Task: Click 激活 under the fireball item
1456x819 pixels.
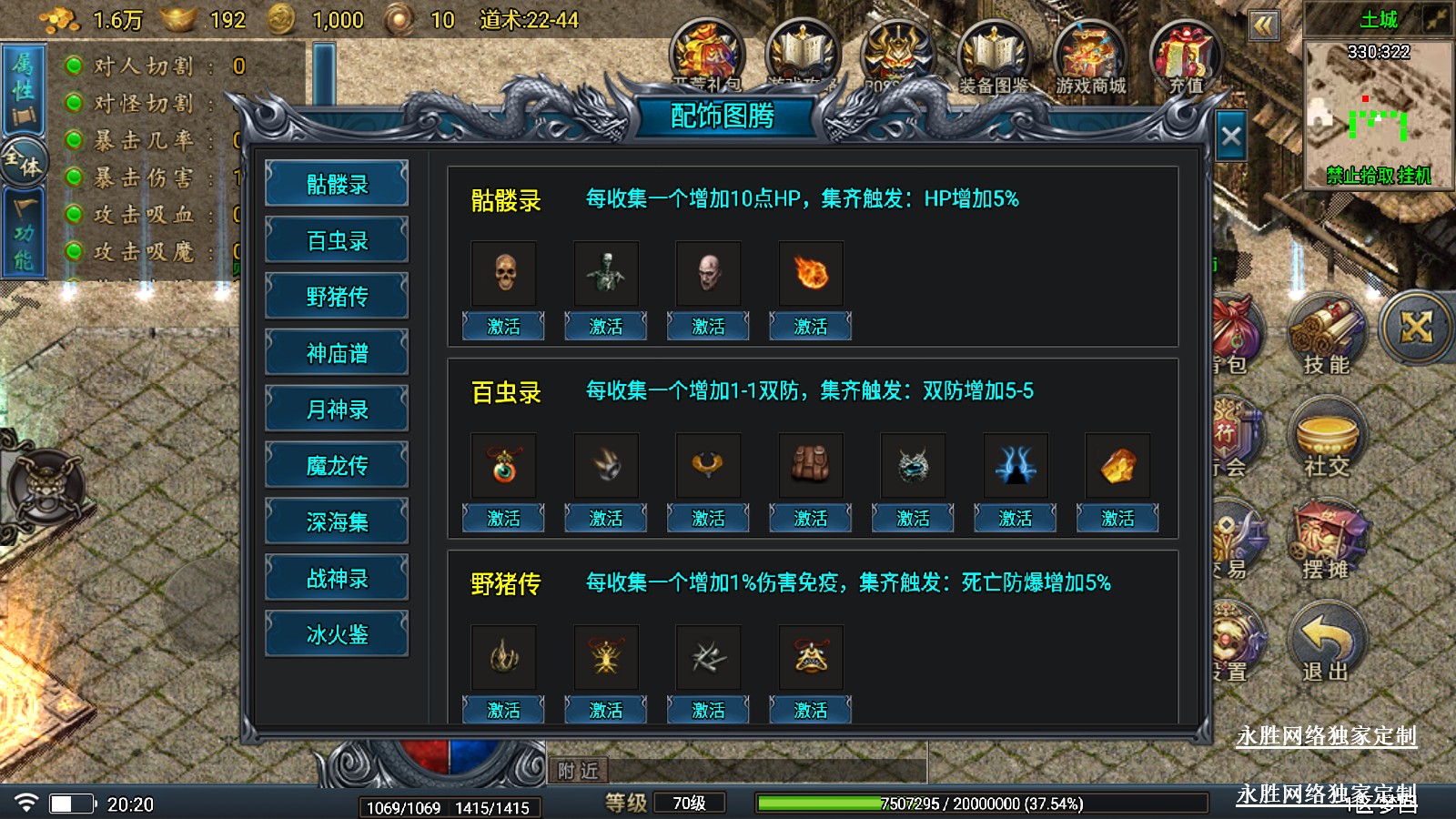Action: point(810,326)
